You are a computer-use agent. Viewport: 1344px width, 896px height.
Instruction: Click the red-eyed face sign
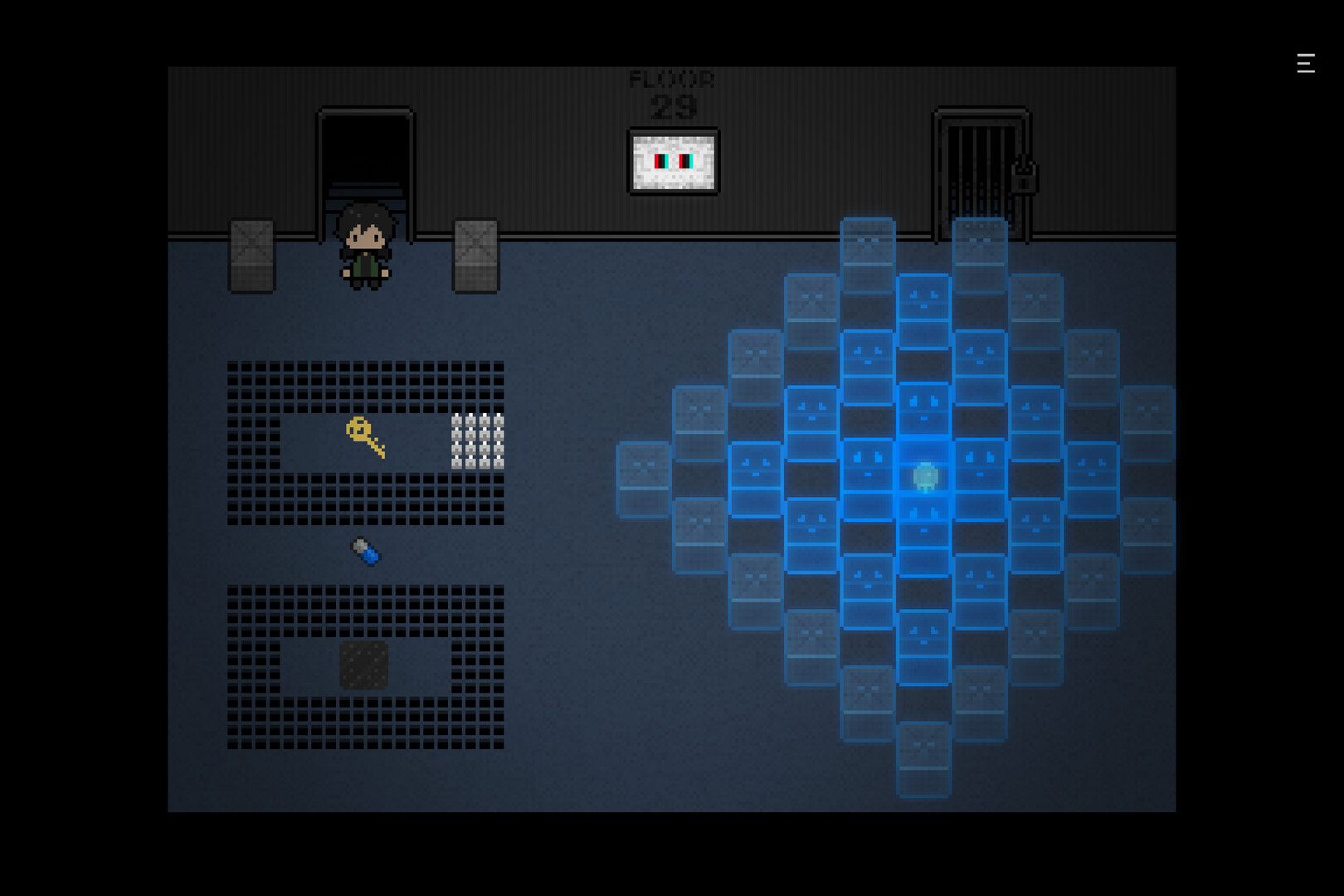click(x=673, y=162)
